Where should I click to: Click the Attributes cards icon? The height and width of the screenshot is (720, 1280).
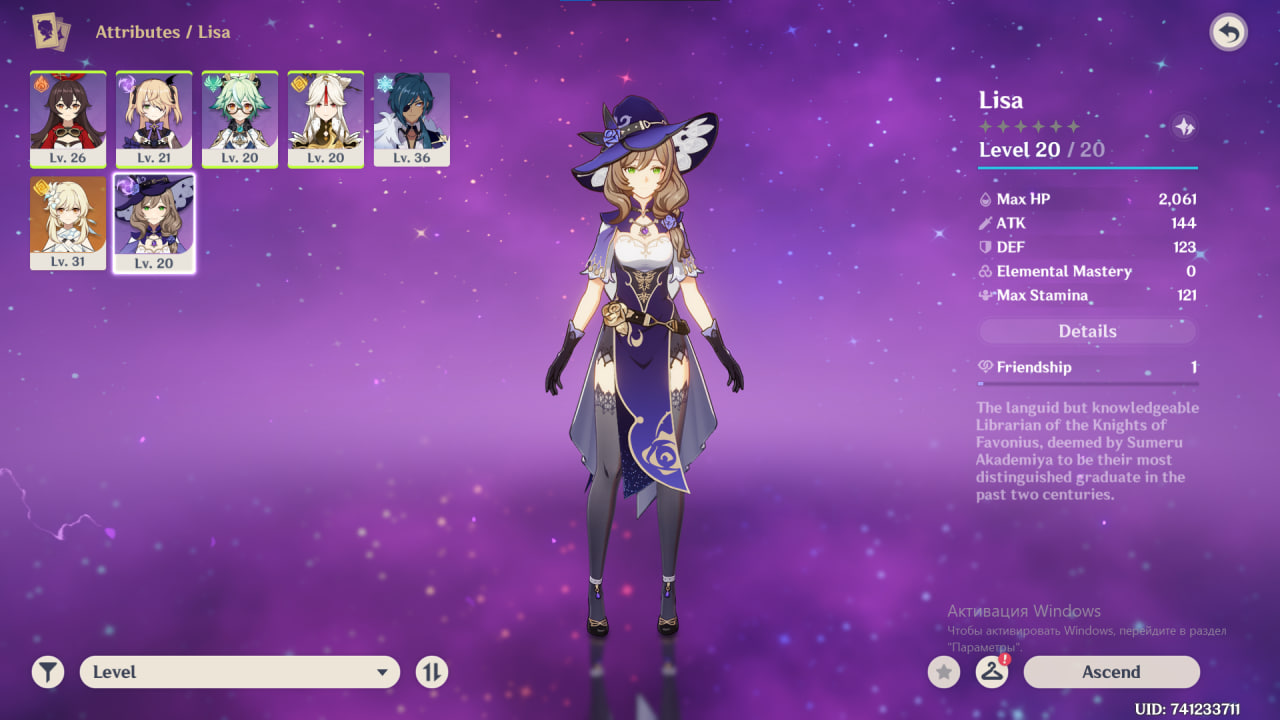[51, 32]
